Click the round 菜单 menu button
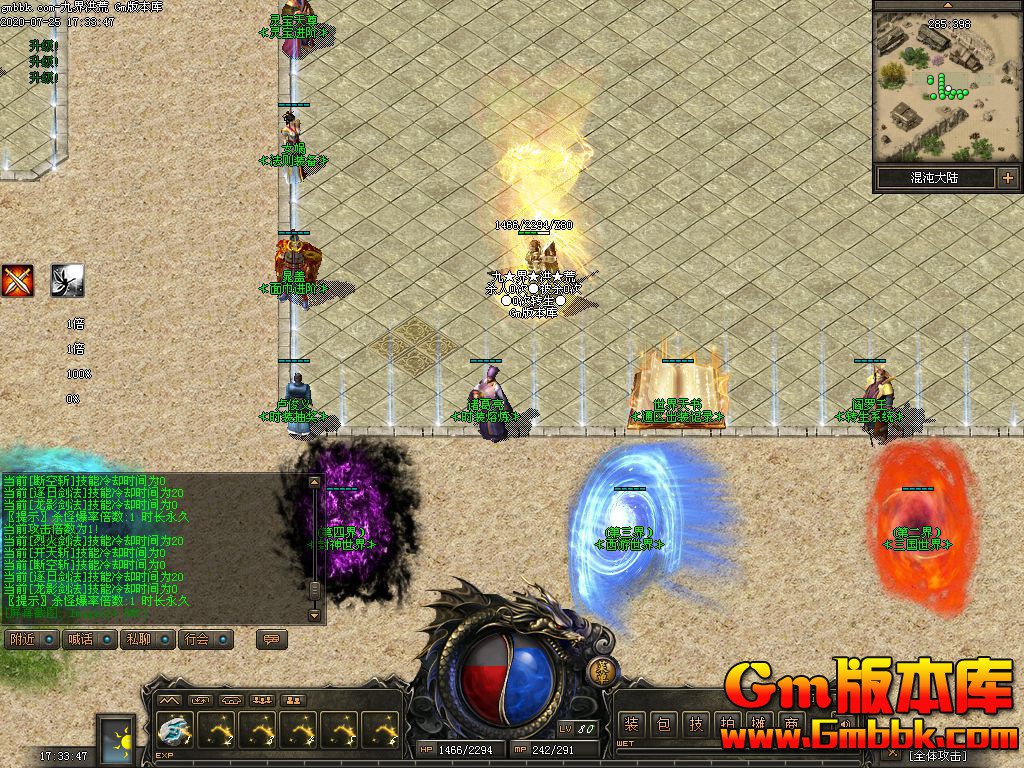Image resolution: width=1024 pixels, height=768 pixels. 602,670
